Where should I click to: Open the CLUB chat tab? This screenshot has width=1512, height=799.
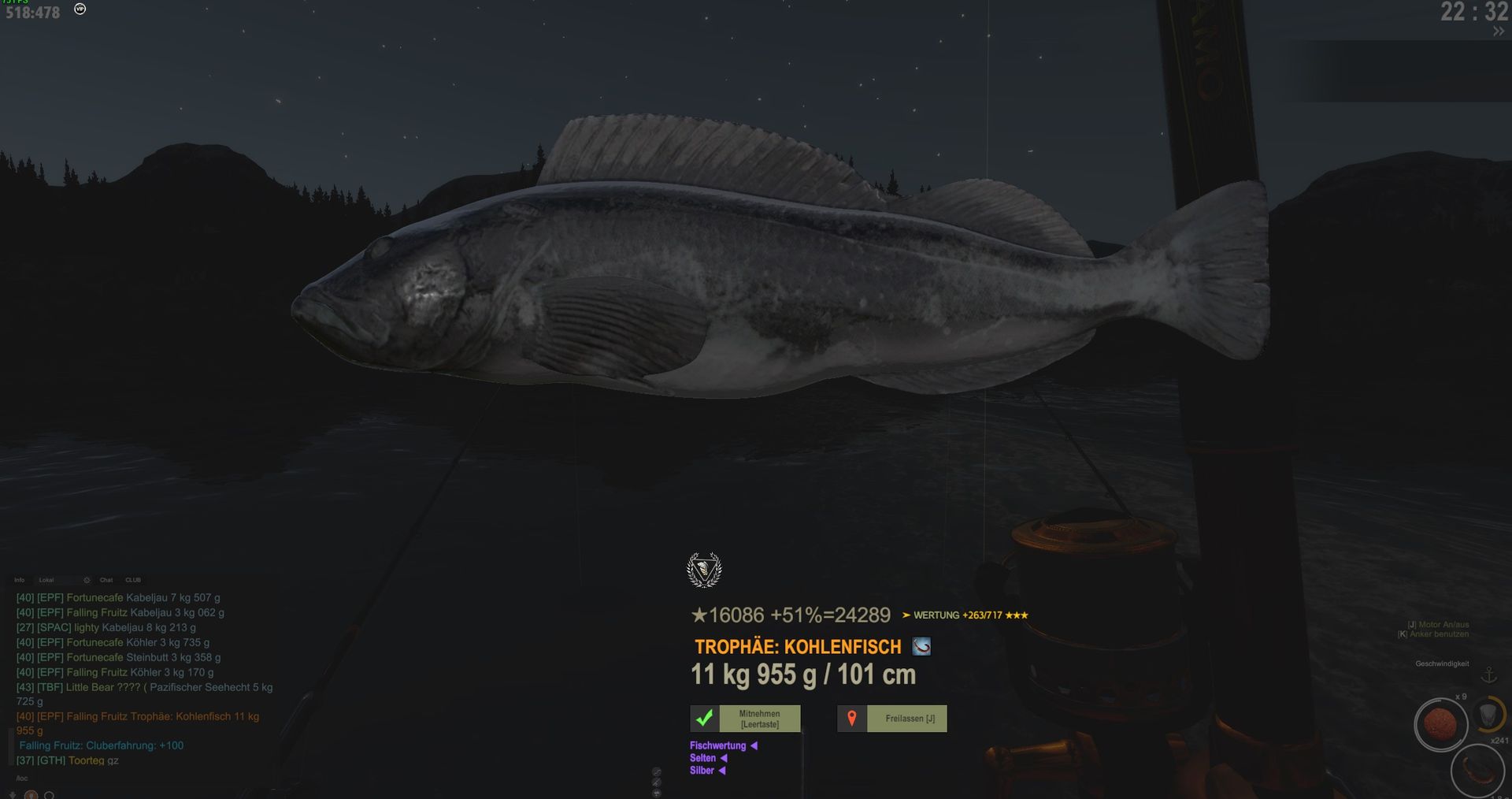tap(133, 580)
